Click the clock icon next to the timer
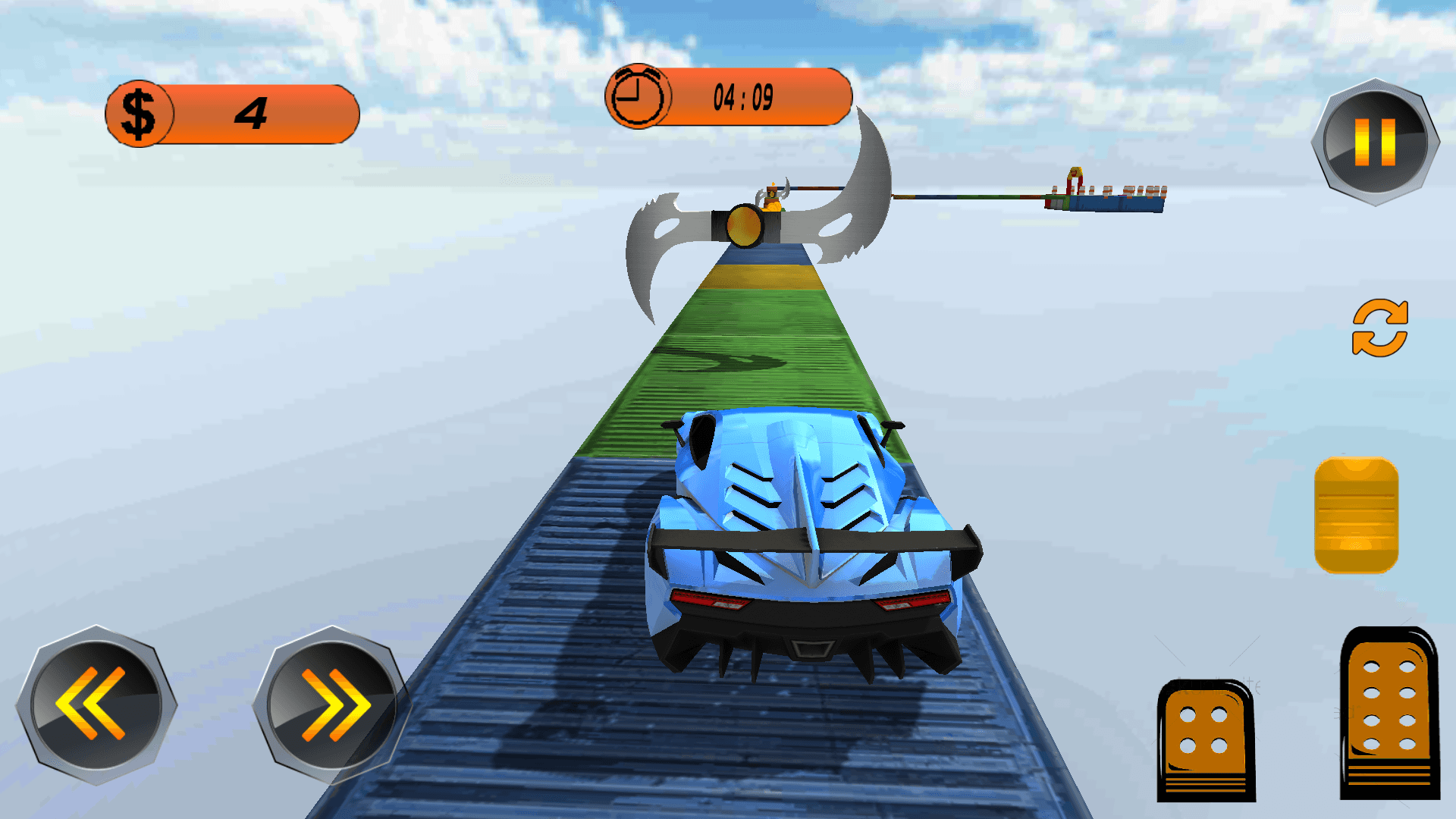This screenshot has height=819, width=1456. 639,96
